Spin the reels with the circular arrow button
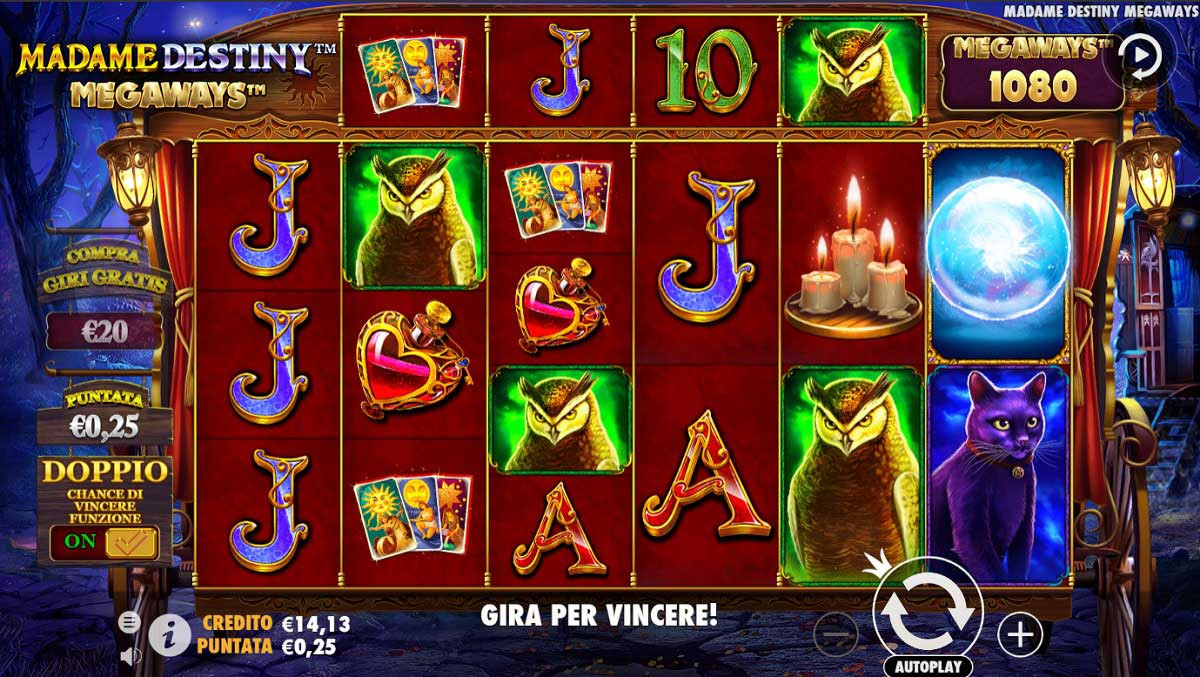The width and height of the screenshot is (1200, 677). [x=927, y=610]
